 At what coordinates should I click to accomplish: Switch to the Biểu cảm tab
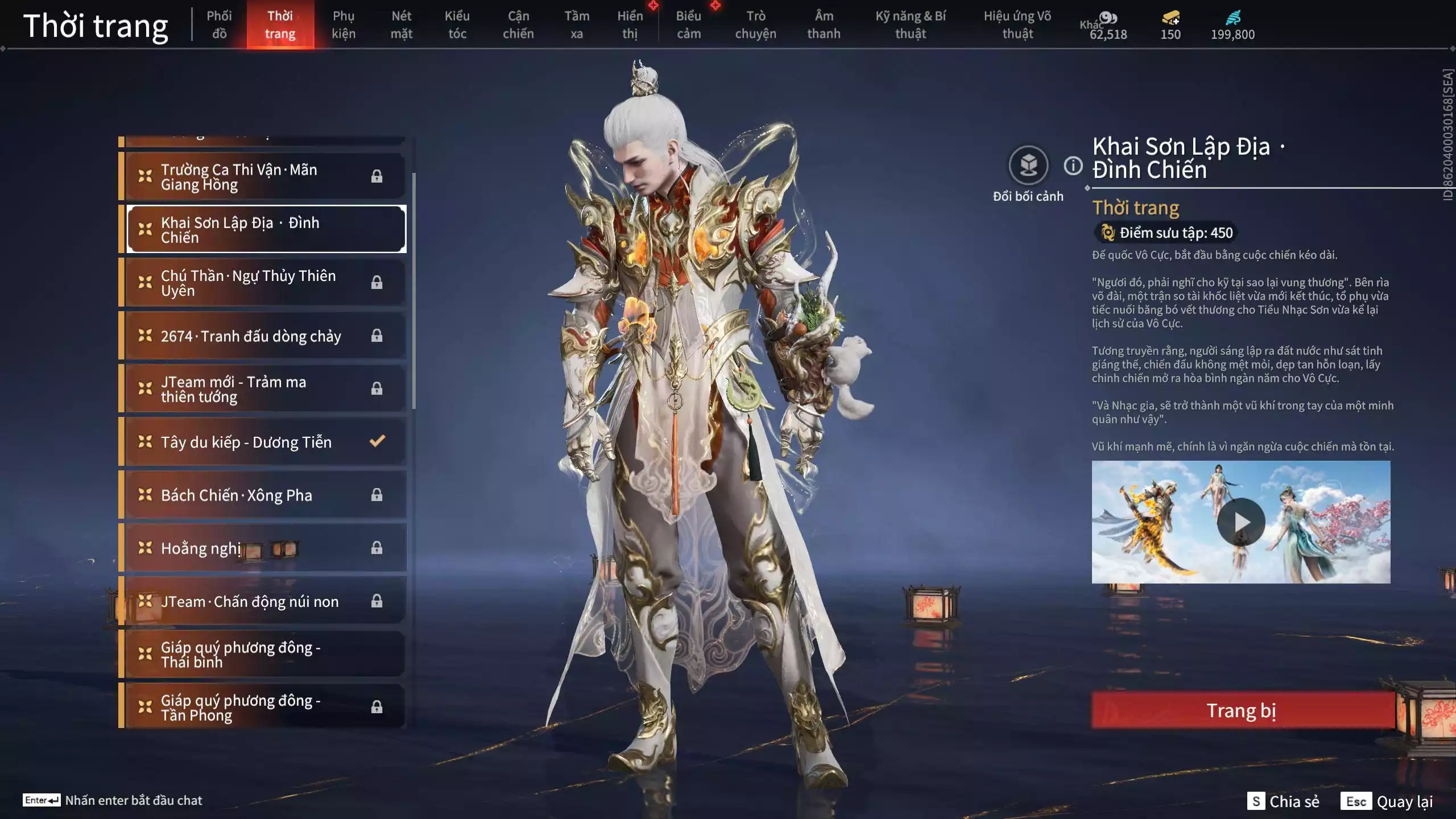pos(688,24)
